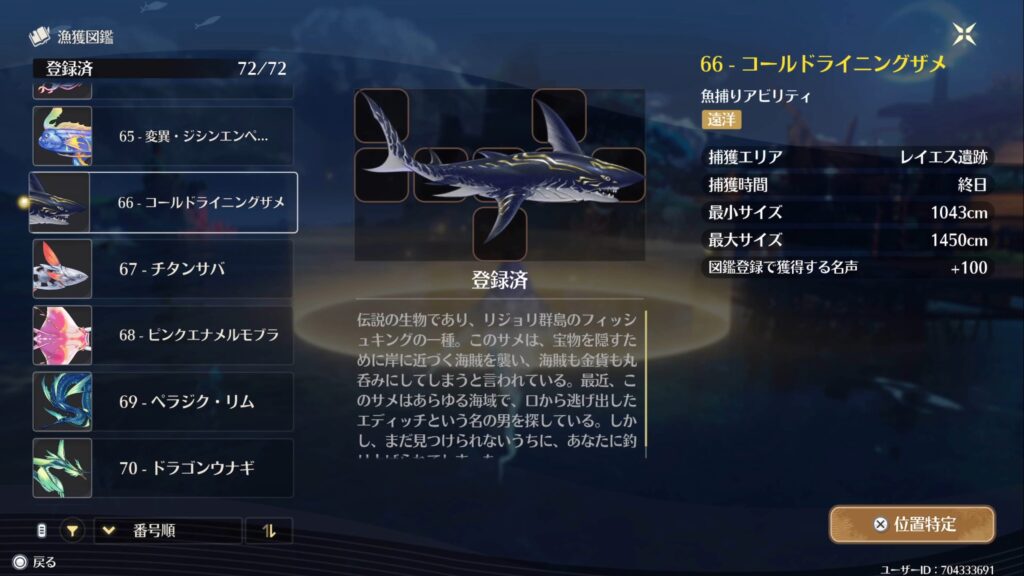Click the 位置特定 locate button

coord(911,524)
